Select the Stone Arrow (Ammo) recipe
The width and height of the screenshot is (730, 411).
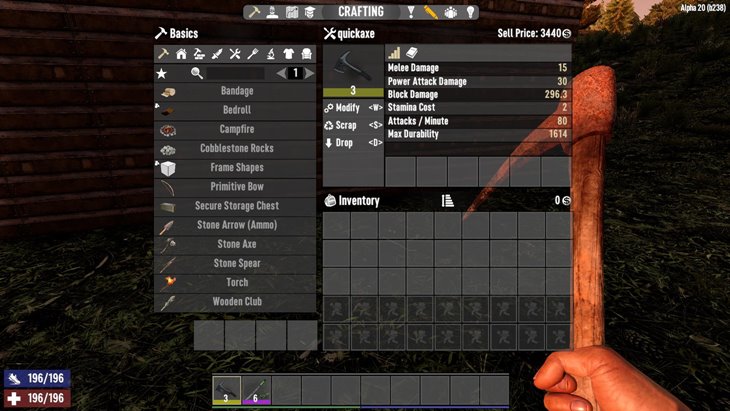coord(236,225)
